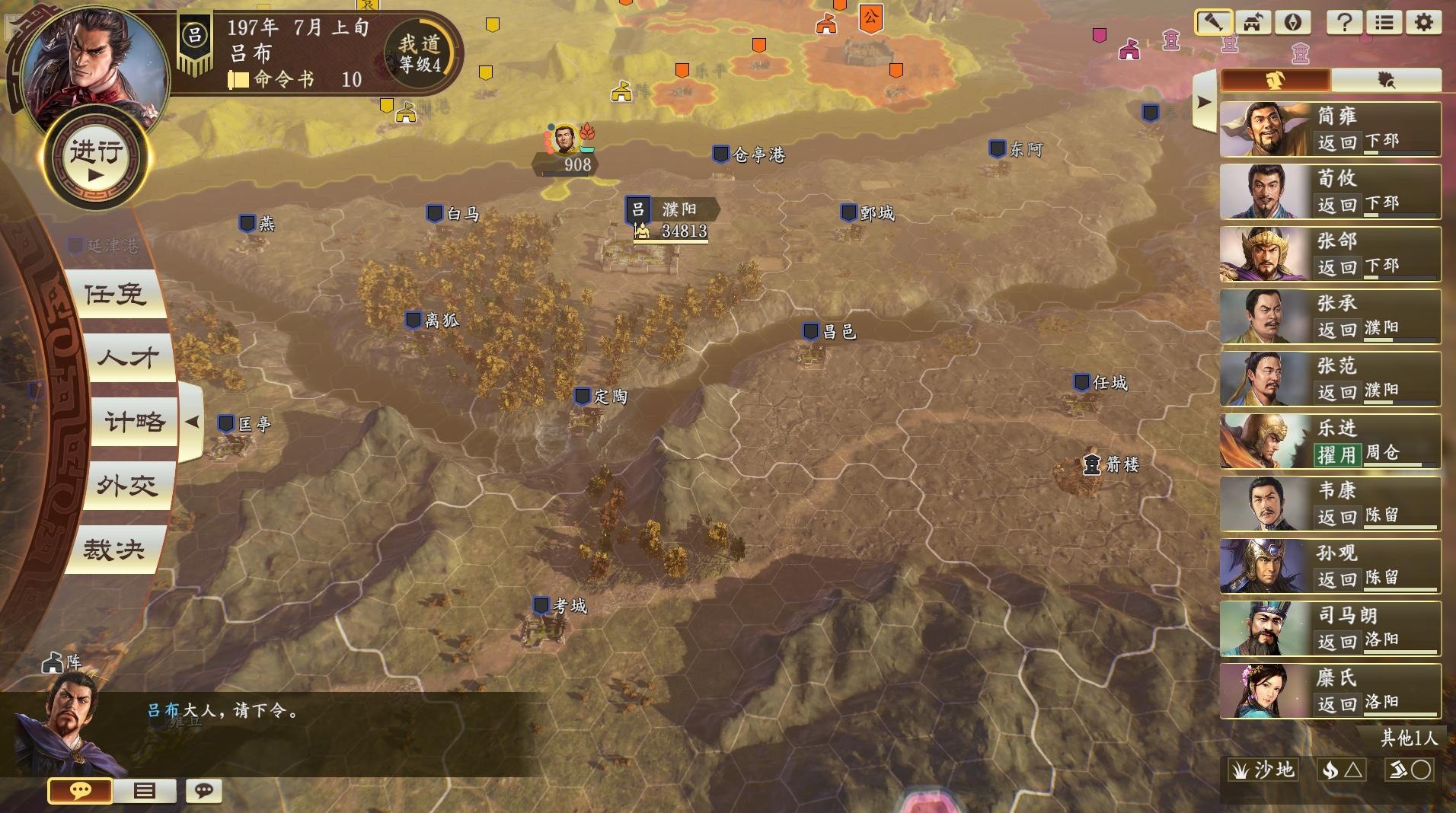Click the 进行 proceed button
The image size is (1456, 813).
pos(95,158)
